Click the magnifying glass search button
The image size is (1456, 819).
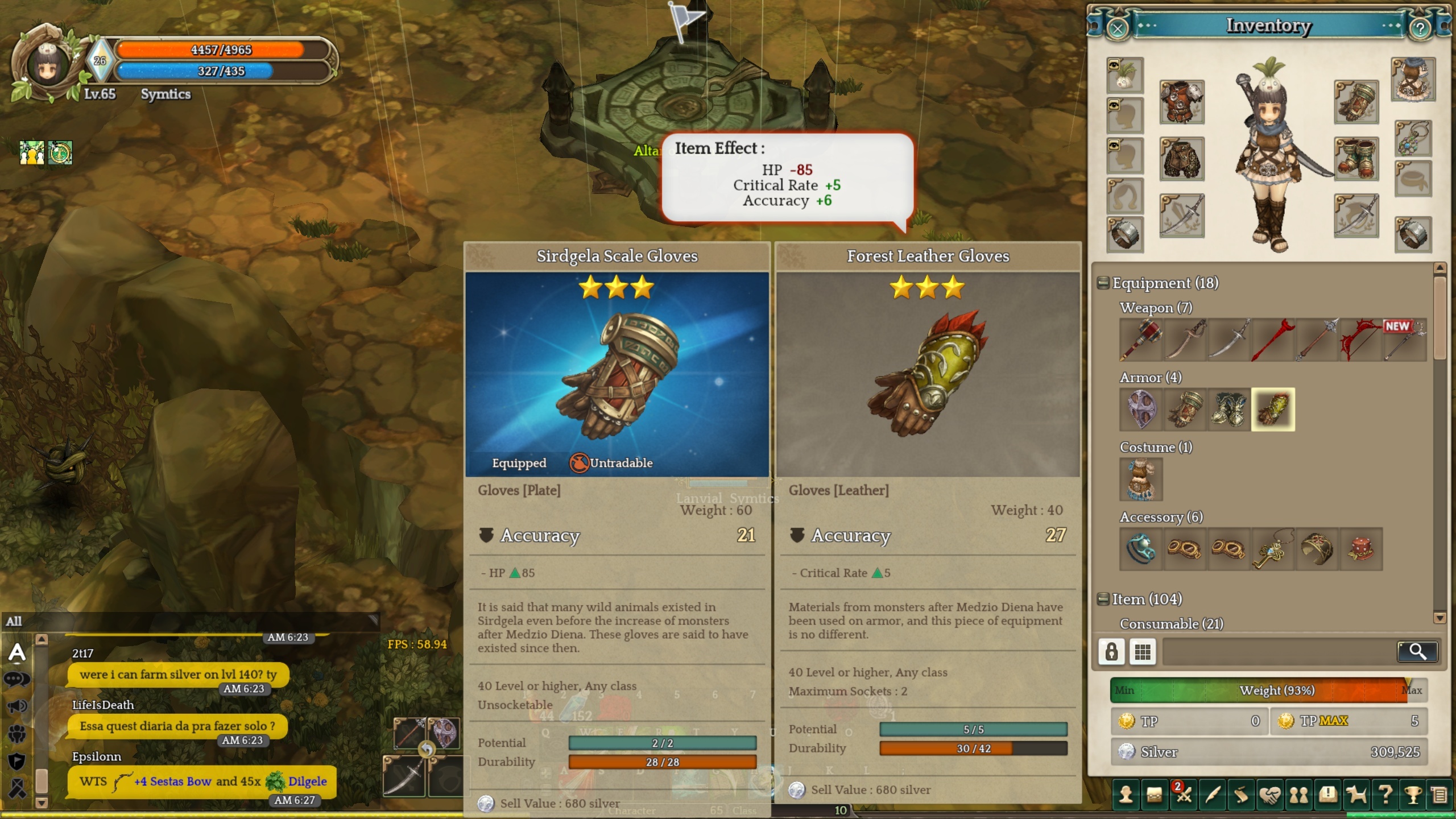click(1417, 652)
